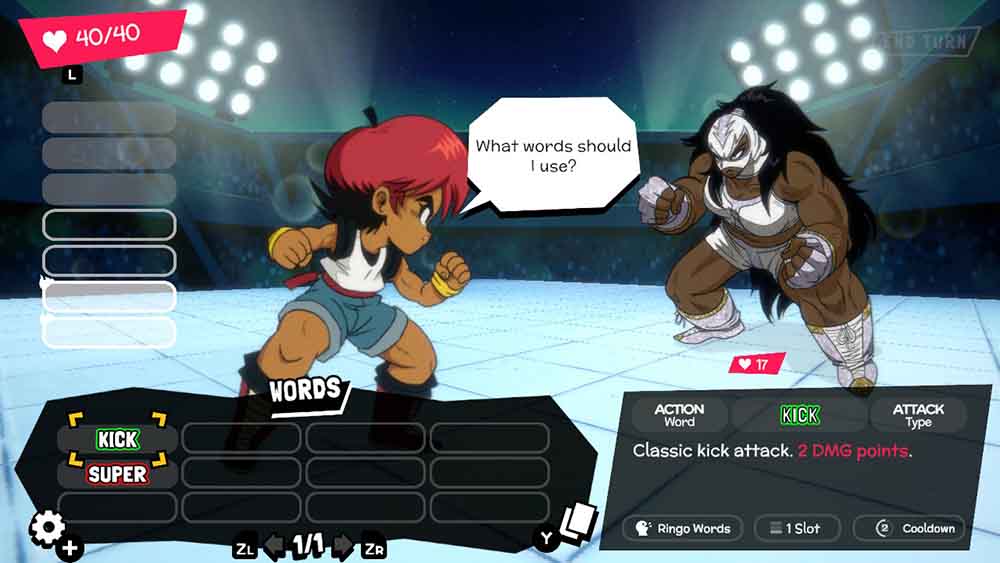Viewport: 1000px width, 563px height.
Task: Show the Ringo Words tag
Action: tap(682, 528)
